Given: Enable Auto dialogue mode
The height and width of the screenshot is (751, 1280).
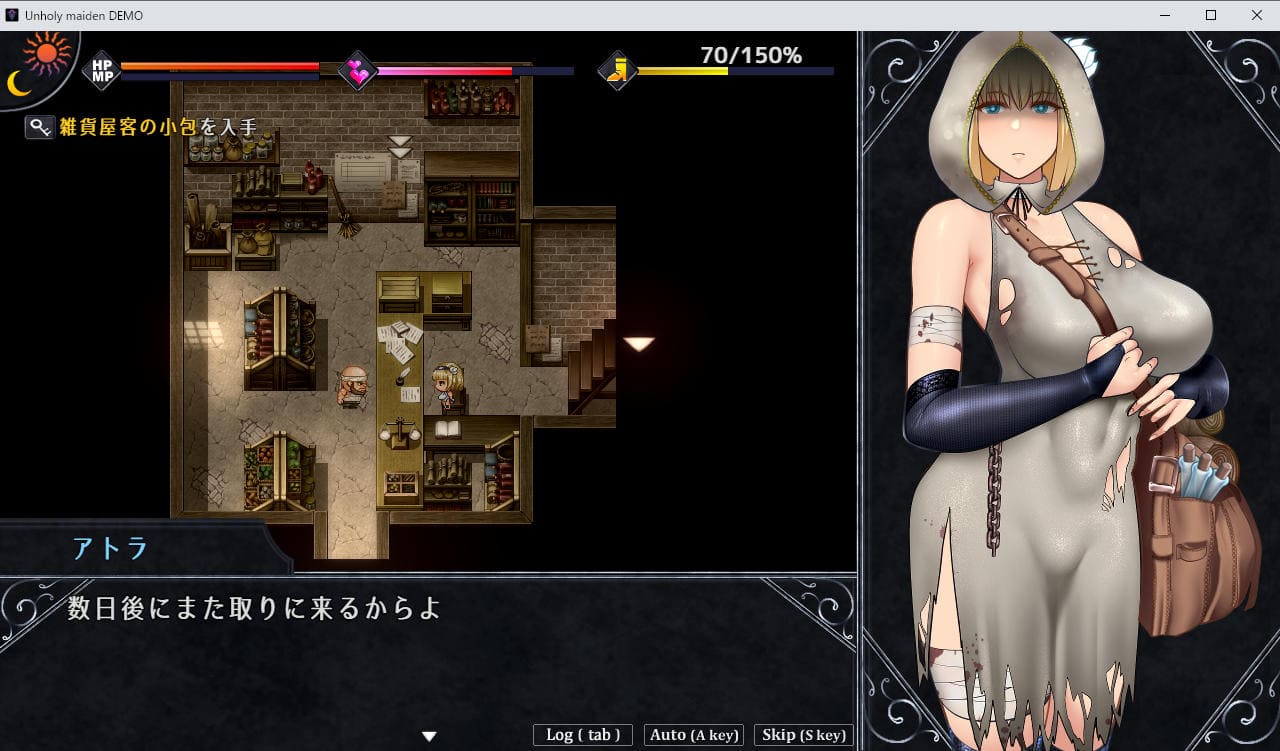Looking at the screenshot, I should (x=694, y=735).
